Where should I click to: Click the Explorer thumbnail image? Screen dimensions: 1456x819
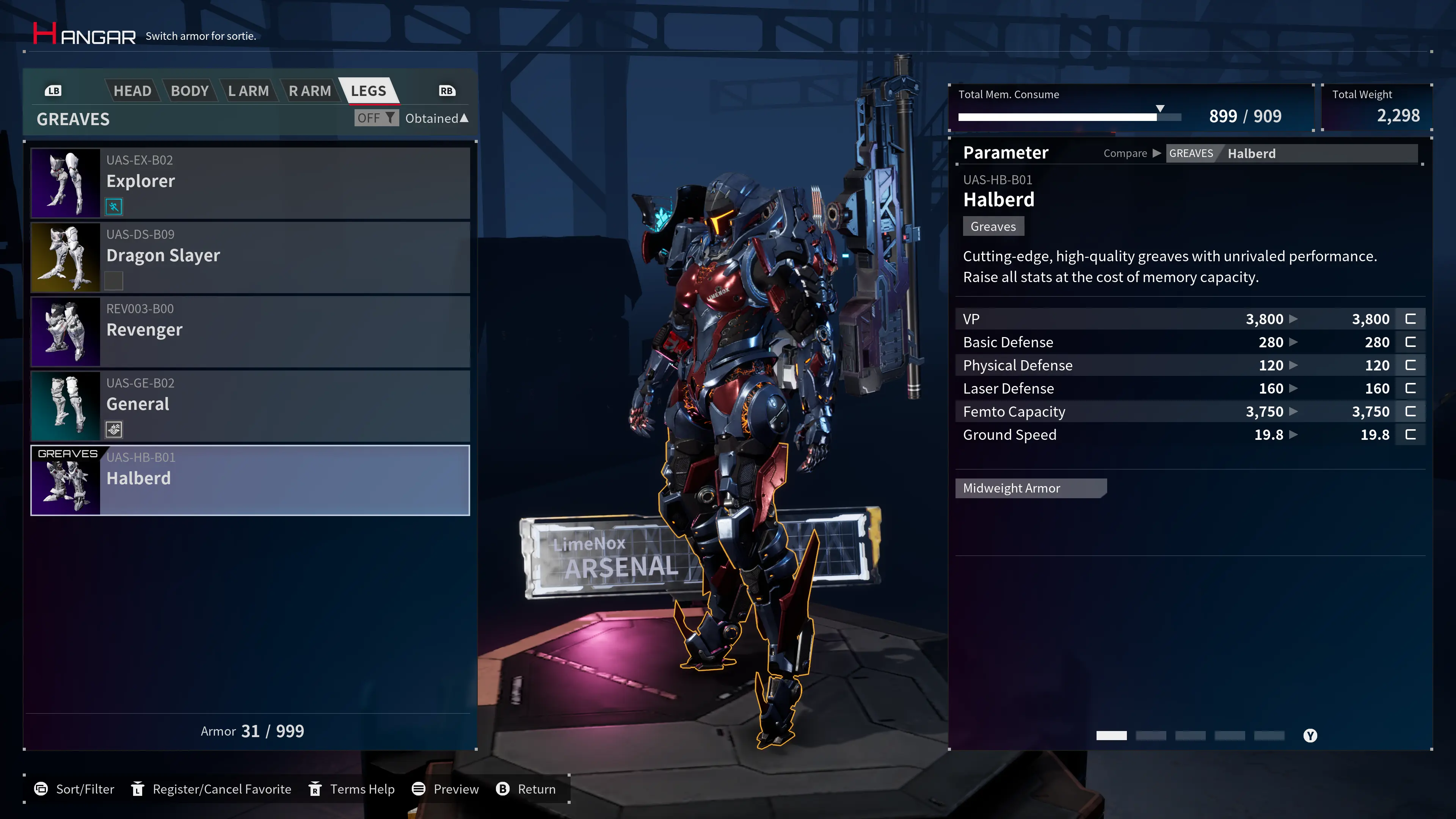(66, 182)
